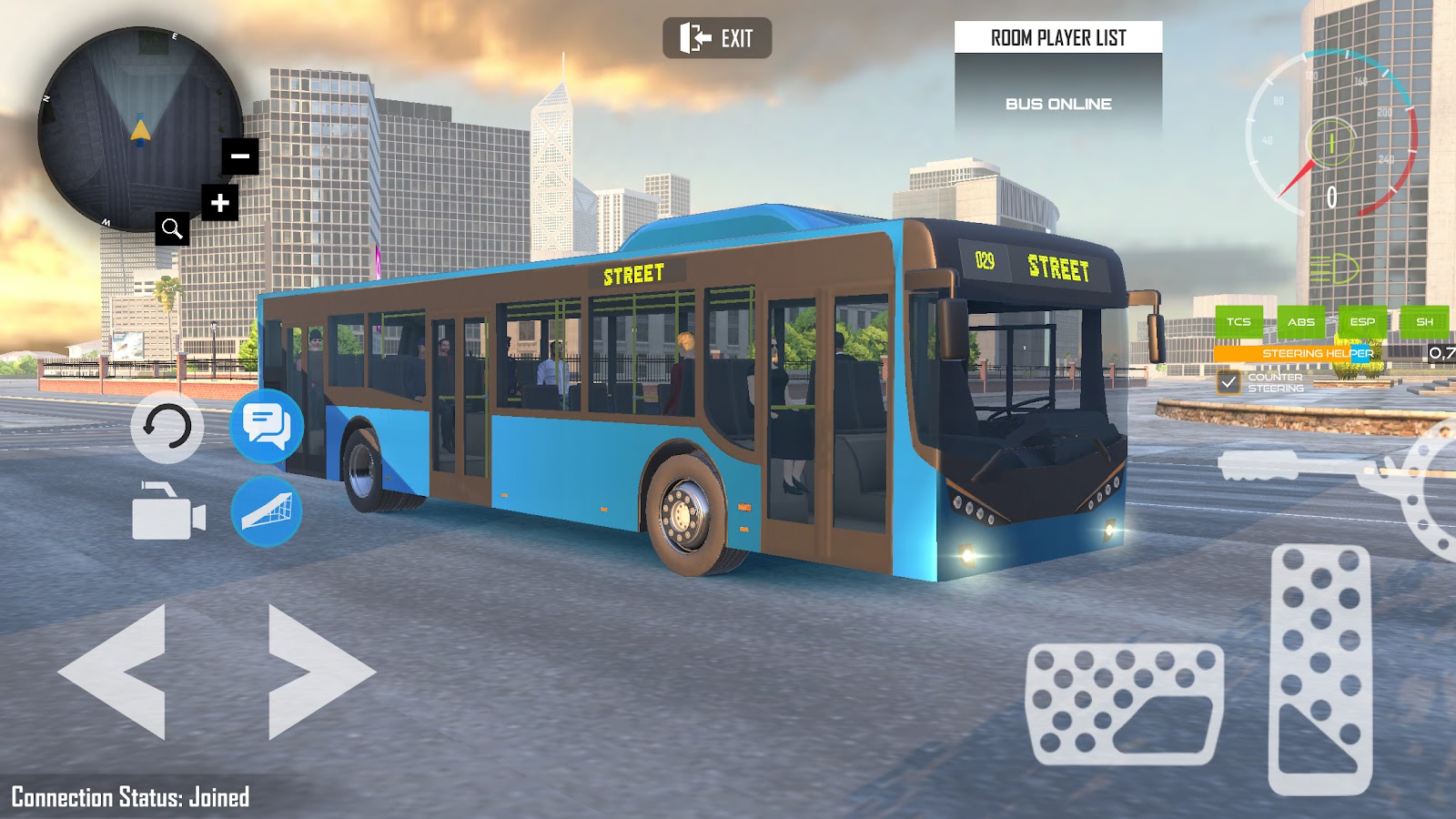Screen dimensions: 1456x819
Task: Tap the gas accelerator pedal
Action: point(1320,669)
